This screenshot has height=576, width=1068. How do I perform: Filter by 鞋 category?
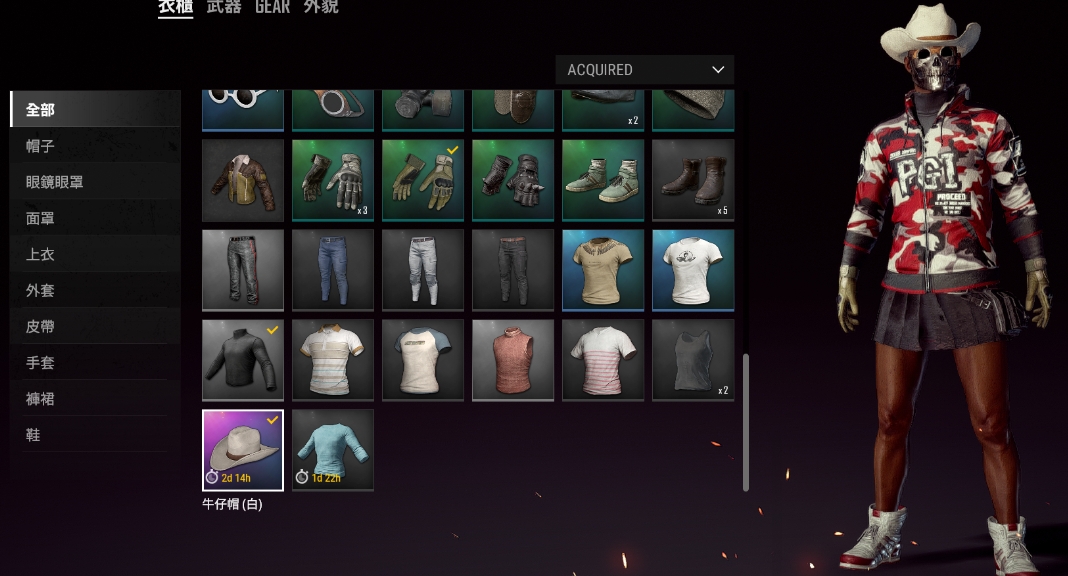34,434
